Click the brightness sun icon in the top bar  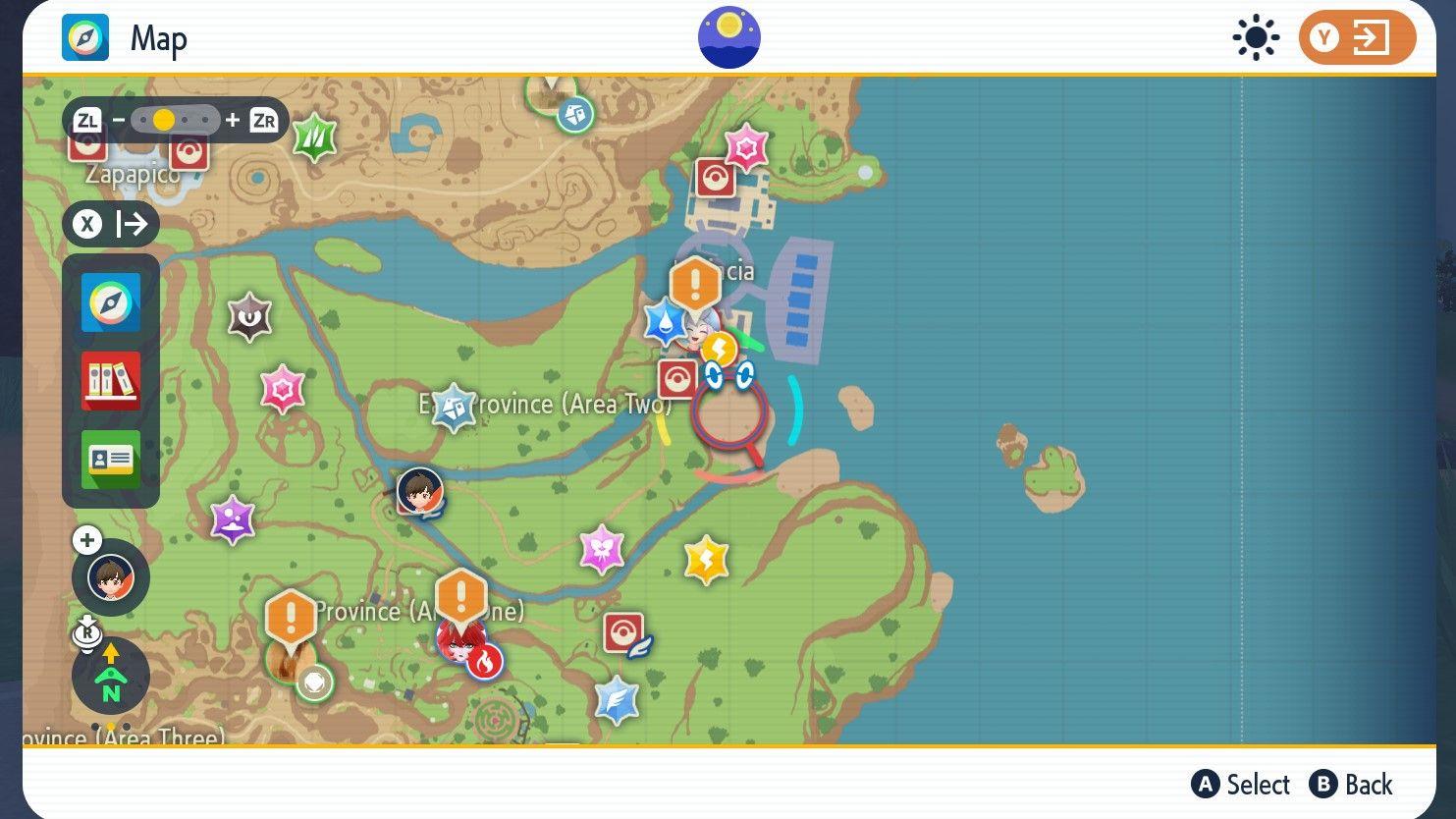tap(1257, 37)
